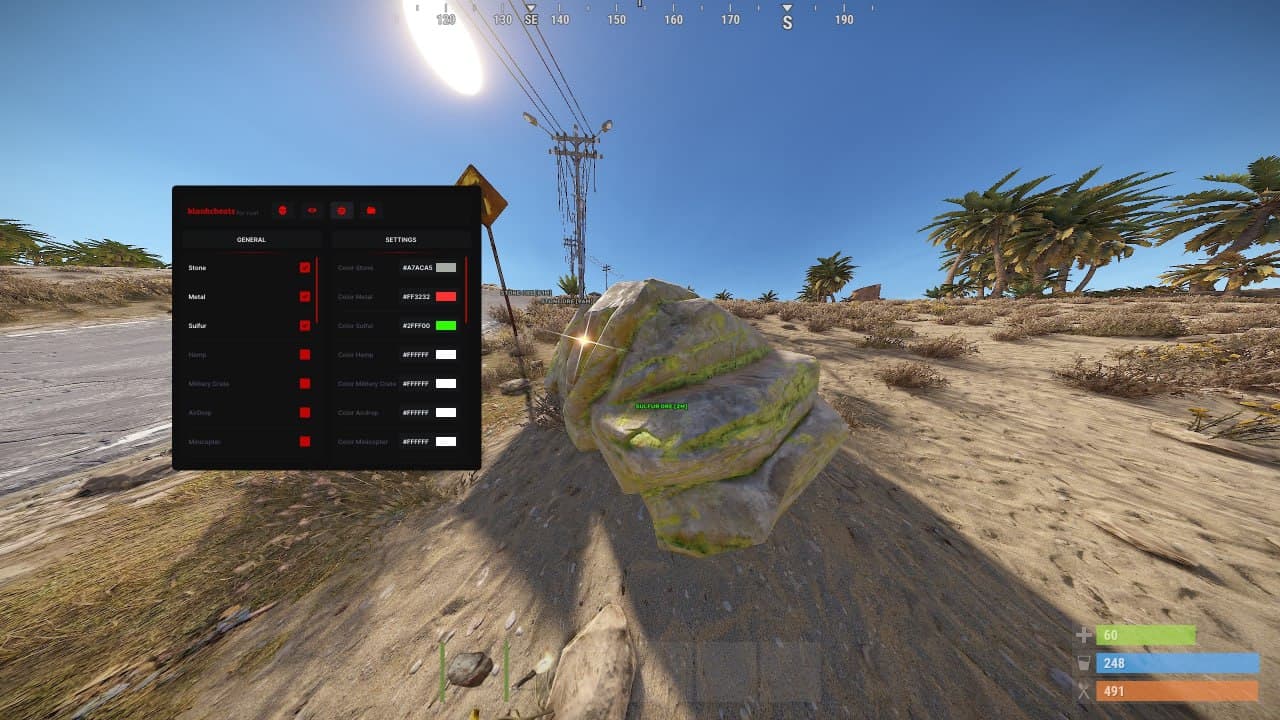Click the blankcheats logo text
Screen dimensions: 1280x720
[x=208, y=210]
